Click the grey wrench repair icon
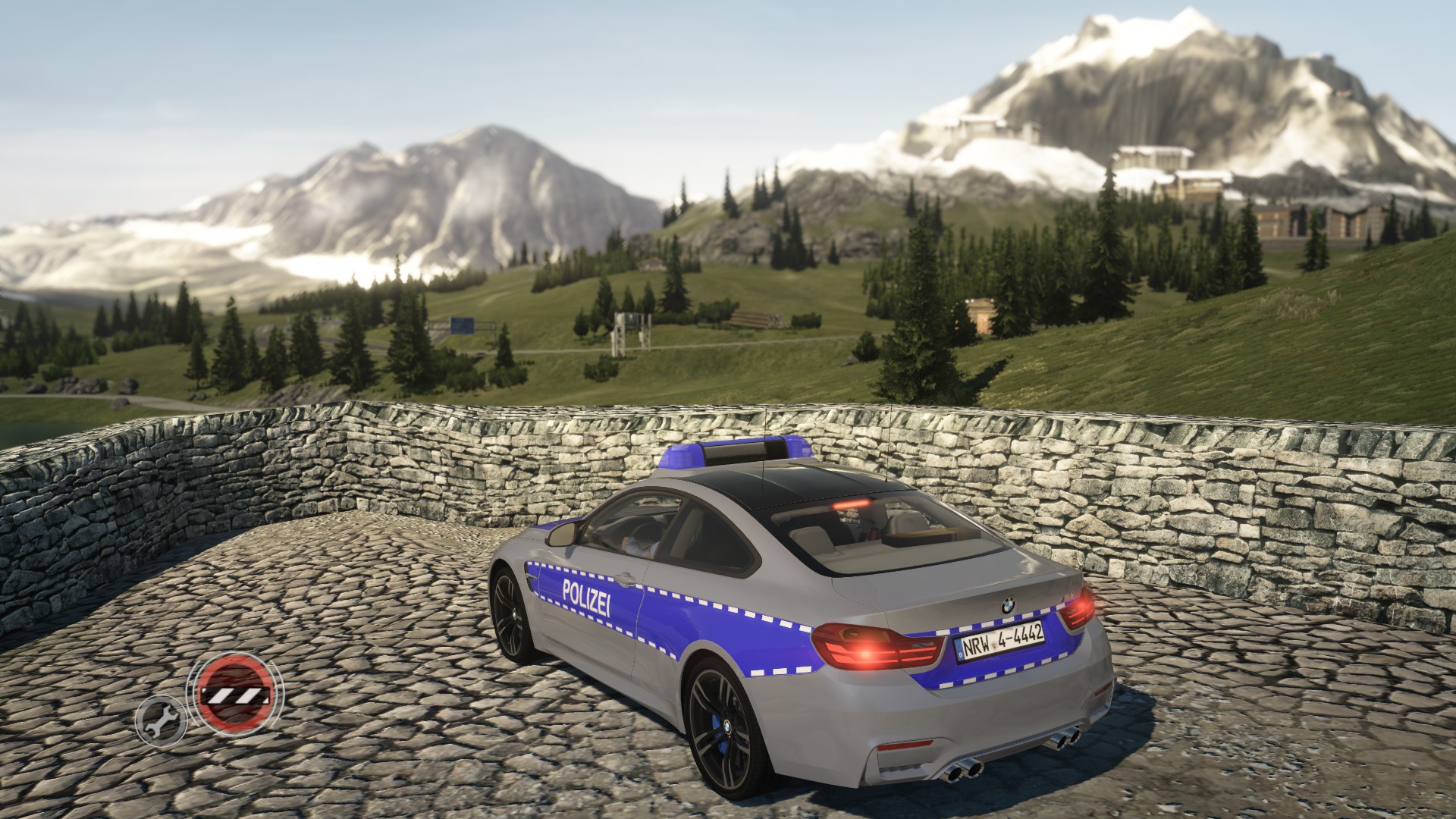The width and height of the screenshot is (1456, 819). (160, 717)
